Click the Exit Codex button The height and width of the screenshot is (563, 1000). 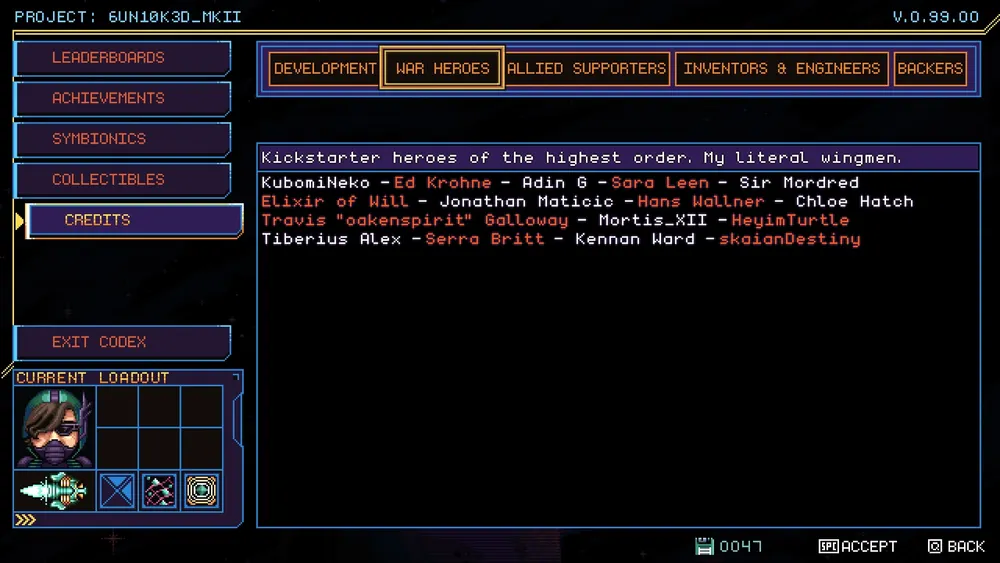point(121,342)
